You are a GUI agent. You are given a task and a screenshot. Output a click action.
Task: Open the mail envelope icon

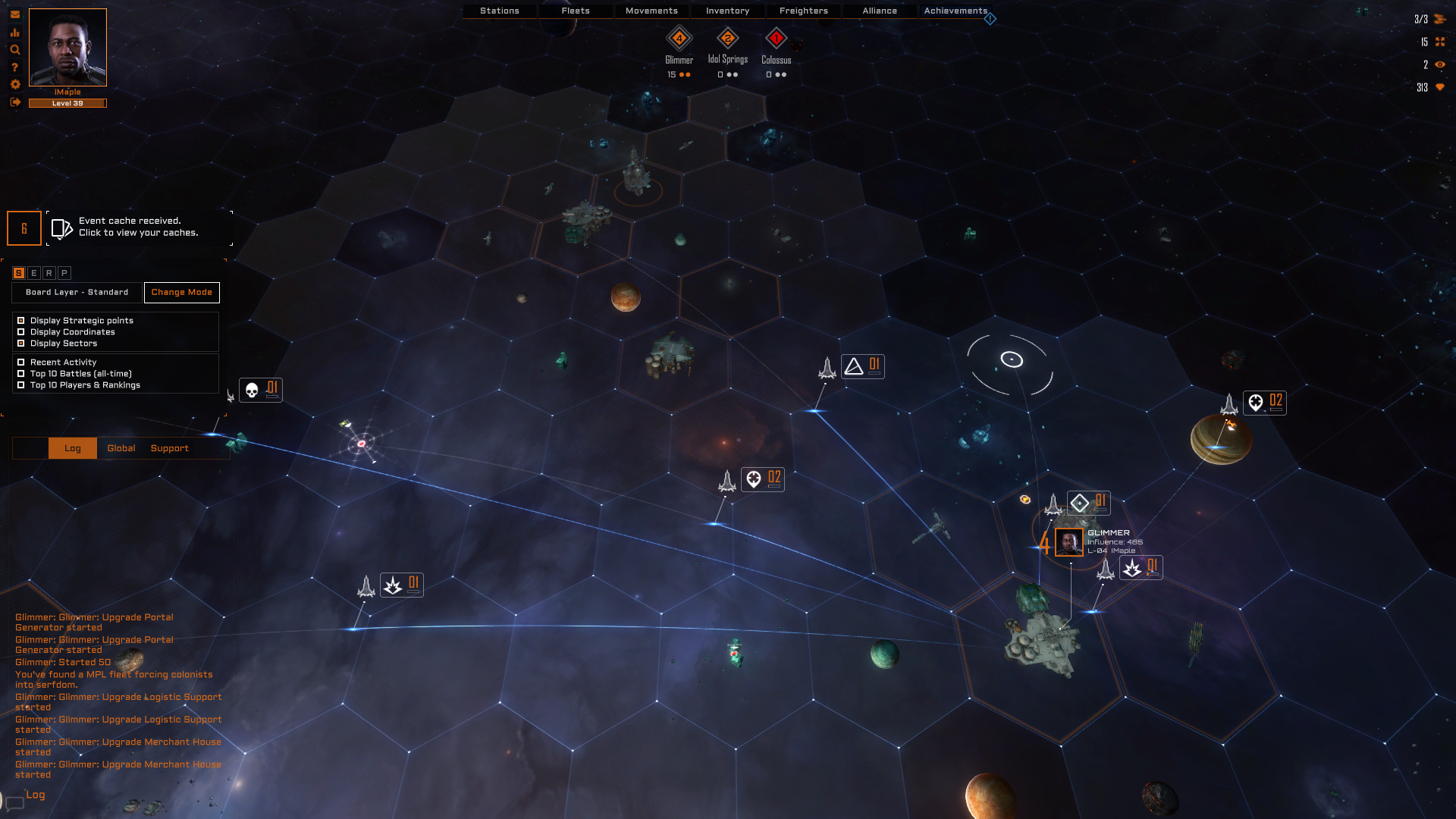(x=14, y=15)
